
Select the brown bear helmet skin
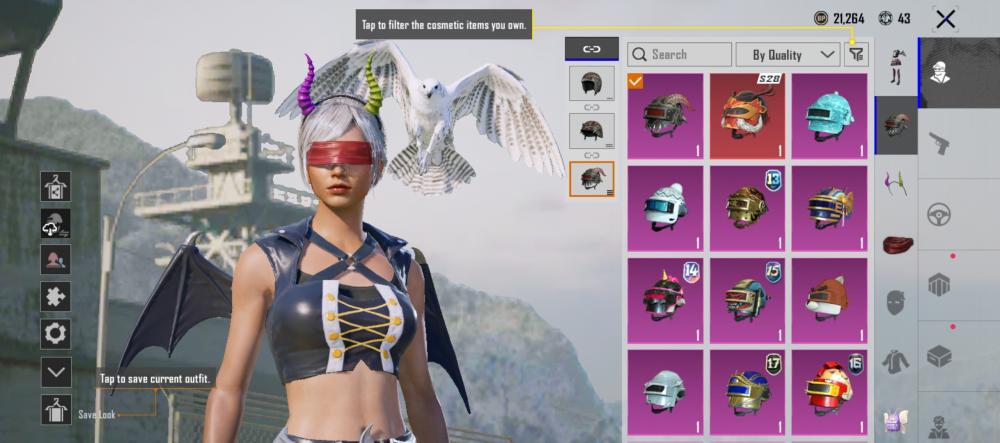(x=830, y=298)
